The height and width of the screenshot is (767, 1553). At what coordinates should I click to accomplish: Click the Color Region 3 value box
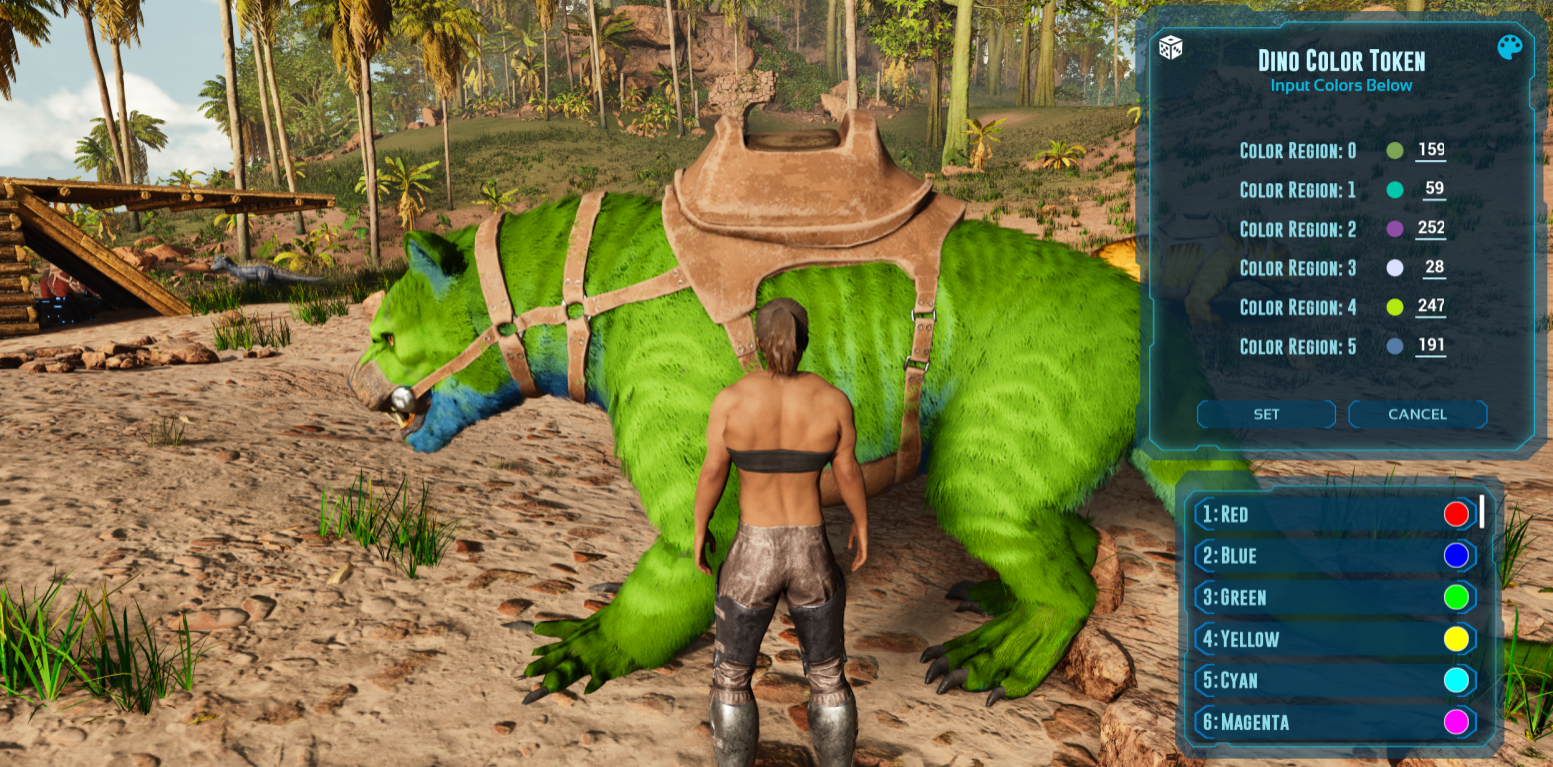click(1431, 267)
